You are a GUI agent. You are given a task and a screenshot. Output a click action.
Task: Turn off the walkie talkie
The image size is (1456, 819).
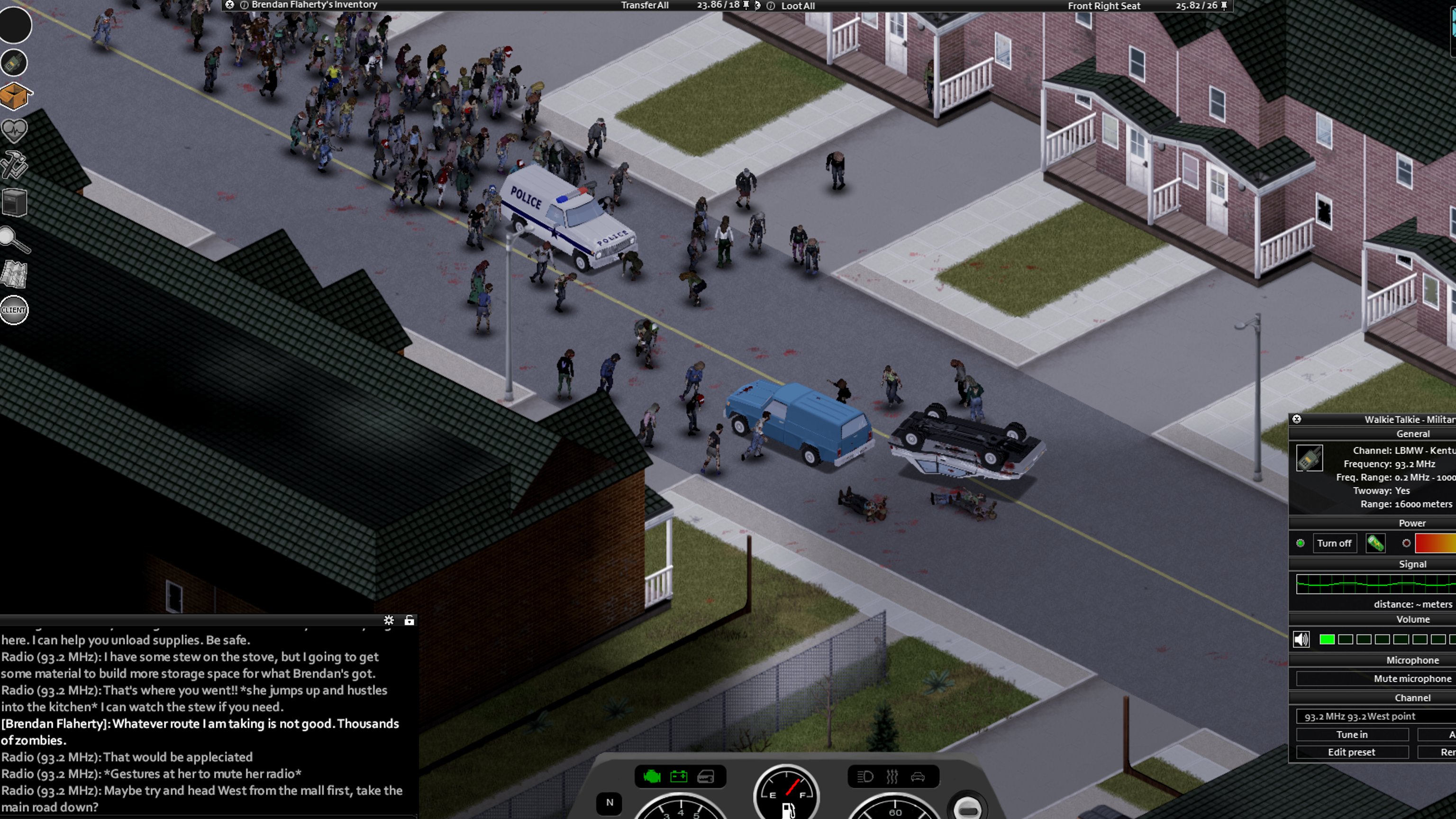click(x=1333, y=543)
